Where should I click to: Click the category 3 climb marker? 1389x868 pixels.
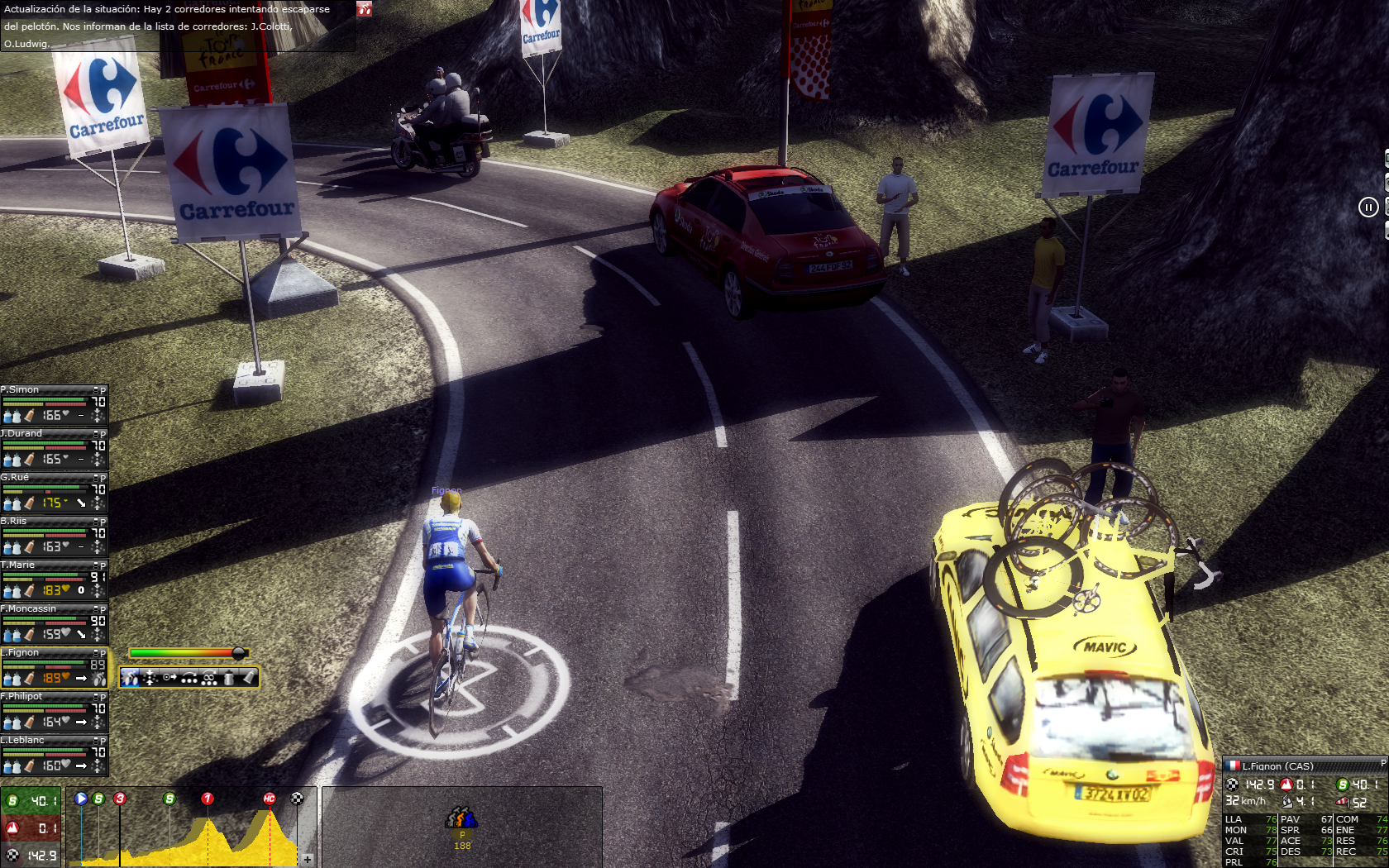click(x=120, y=799)
